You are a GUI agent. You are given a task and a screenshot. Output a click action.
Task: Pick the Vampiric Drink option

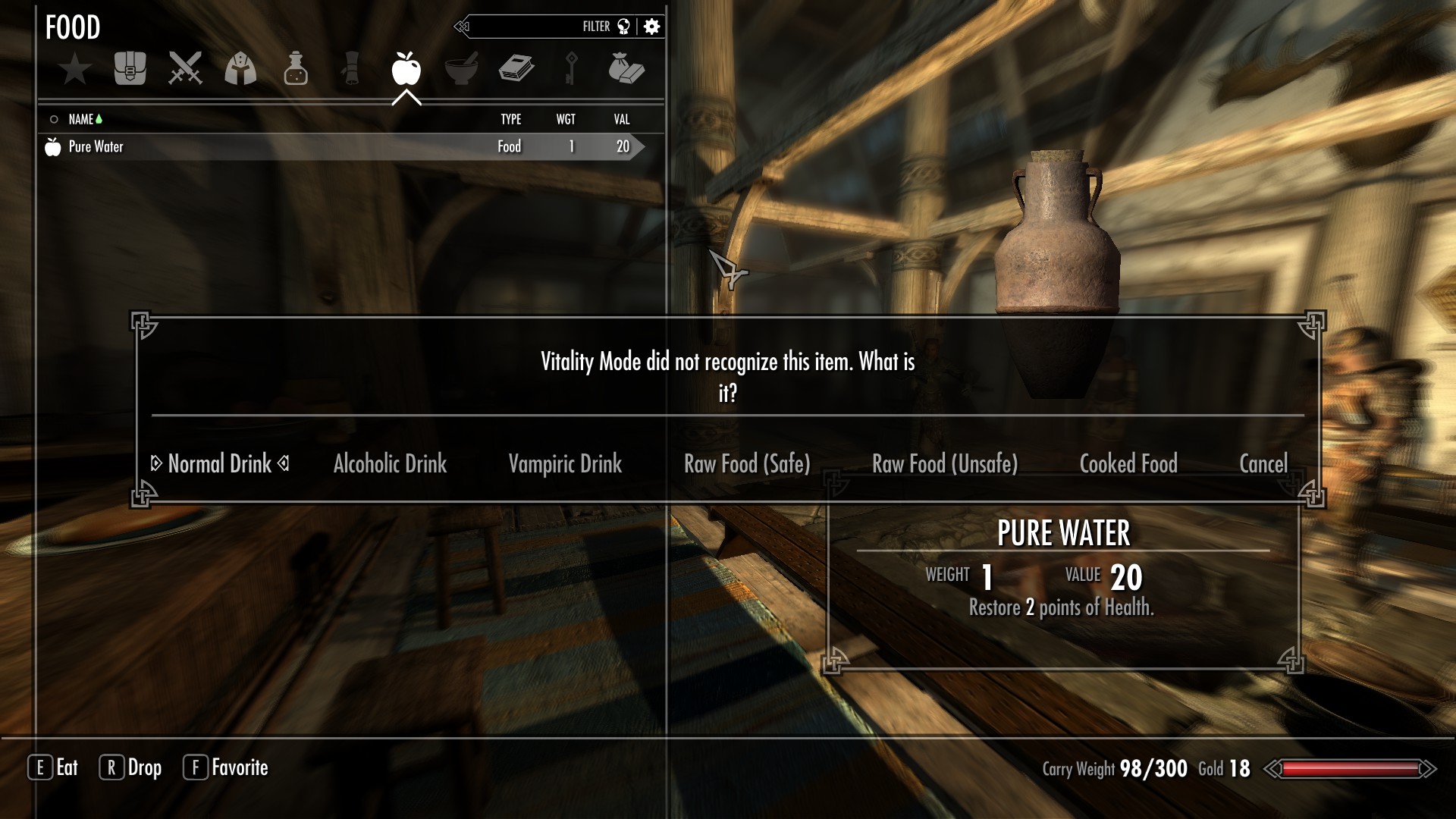click(x=565, y=463)
